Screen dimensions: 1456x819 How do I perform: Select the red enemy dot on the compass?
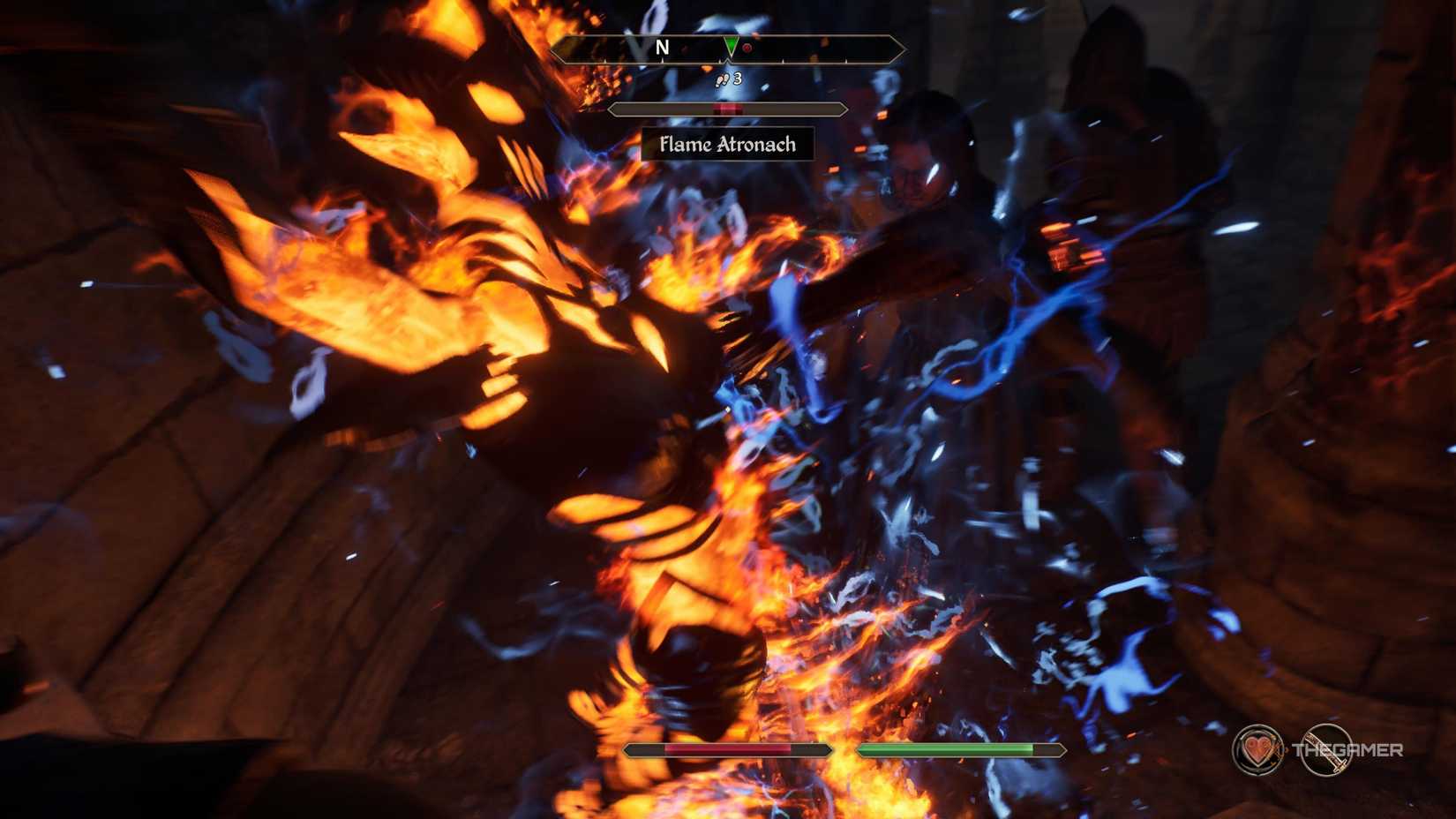tap(746, 49)
